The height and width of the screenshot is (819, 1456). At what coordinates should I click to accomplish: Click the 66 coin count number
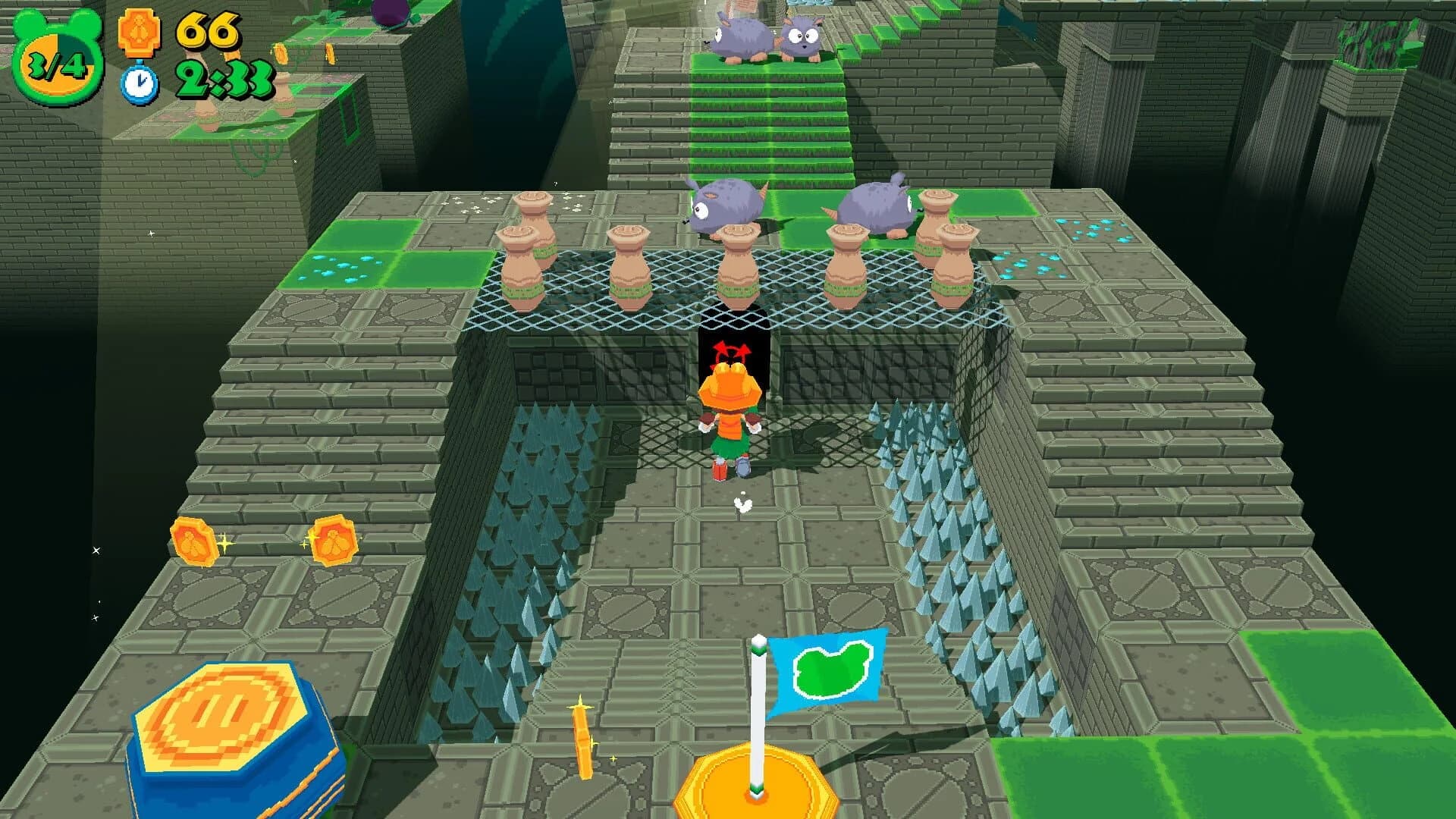point(209,32)
